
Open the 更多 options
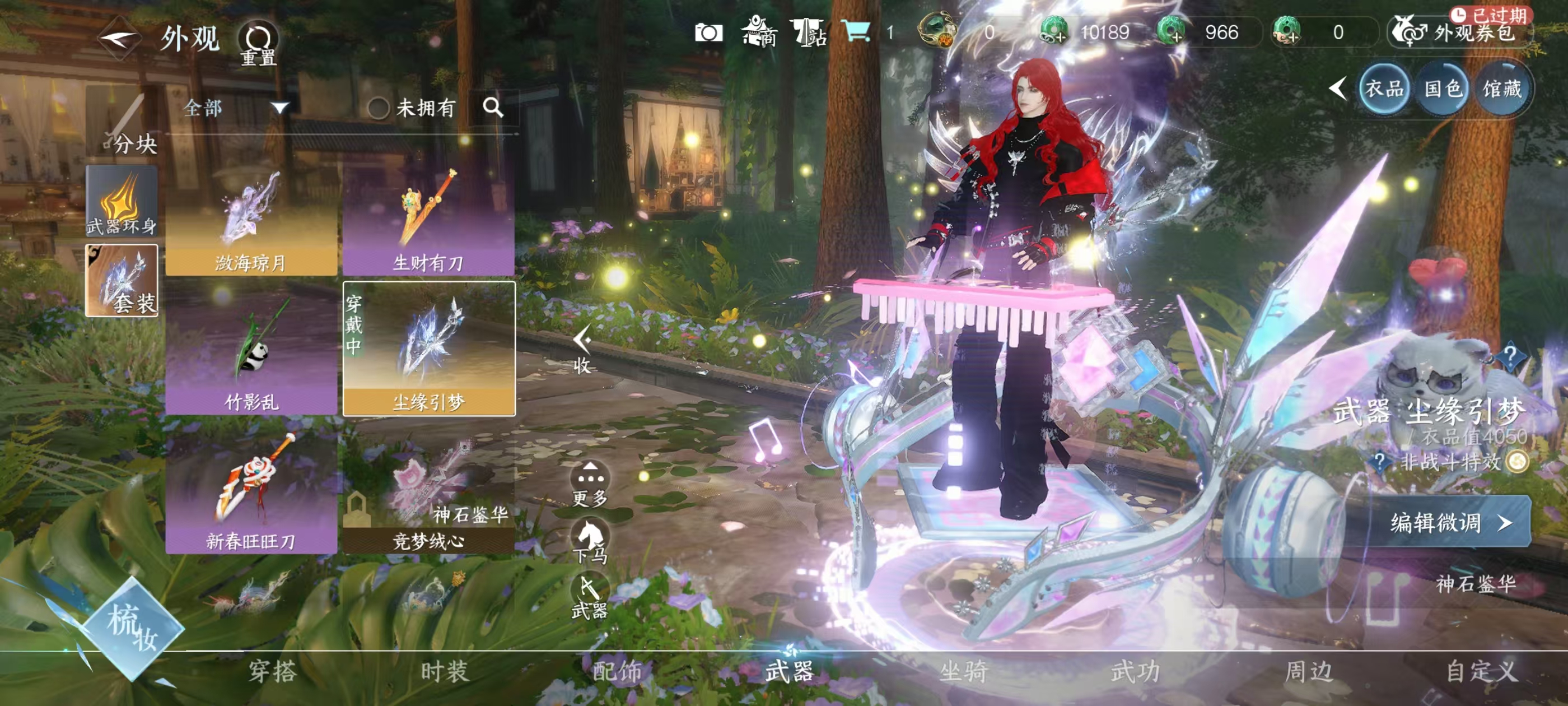pos(589,484)
